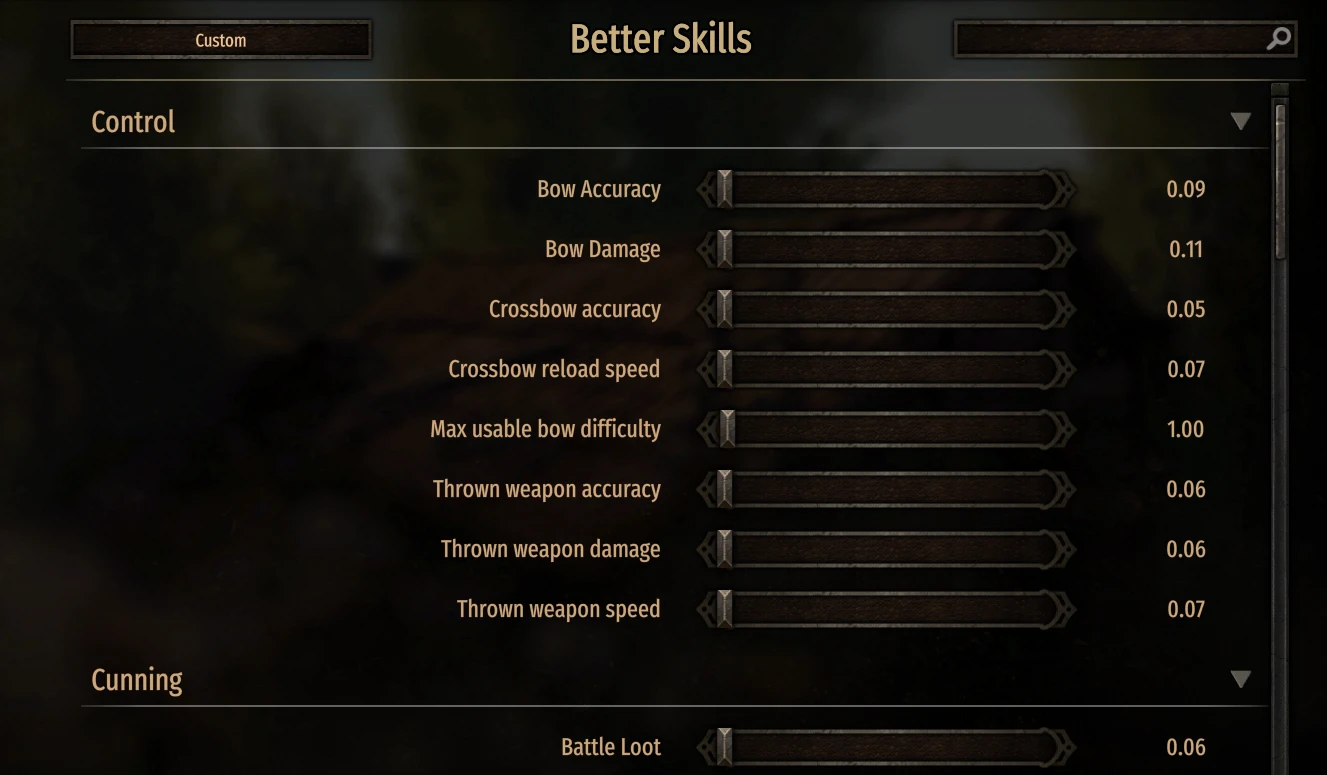Collapse the Control section arrow
Image resolution: width=1327 pixels, height=775 pixels.
click(1240, 122)
